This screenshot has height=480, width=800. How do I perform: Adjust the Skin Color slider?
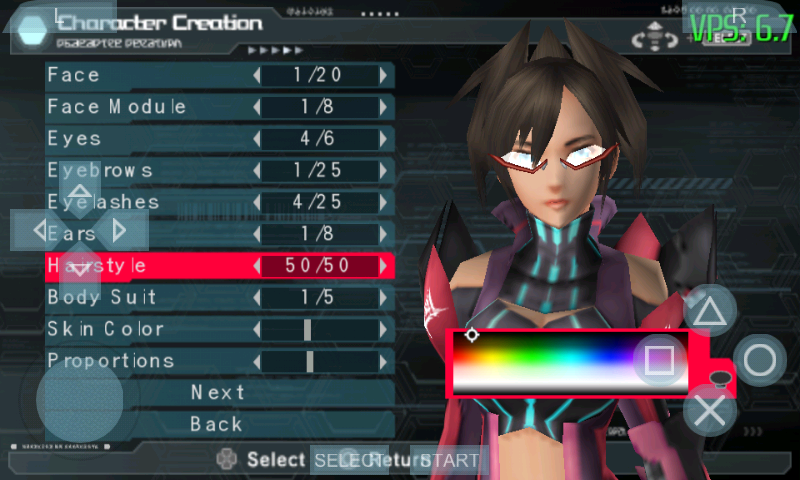click(x=308, y=329)
